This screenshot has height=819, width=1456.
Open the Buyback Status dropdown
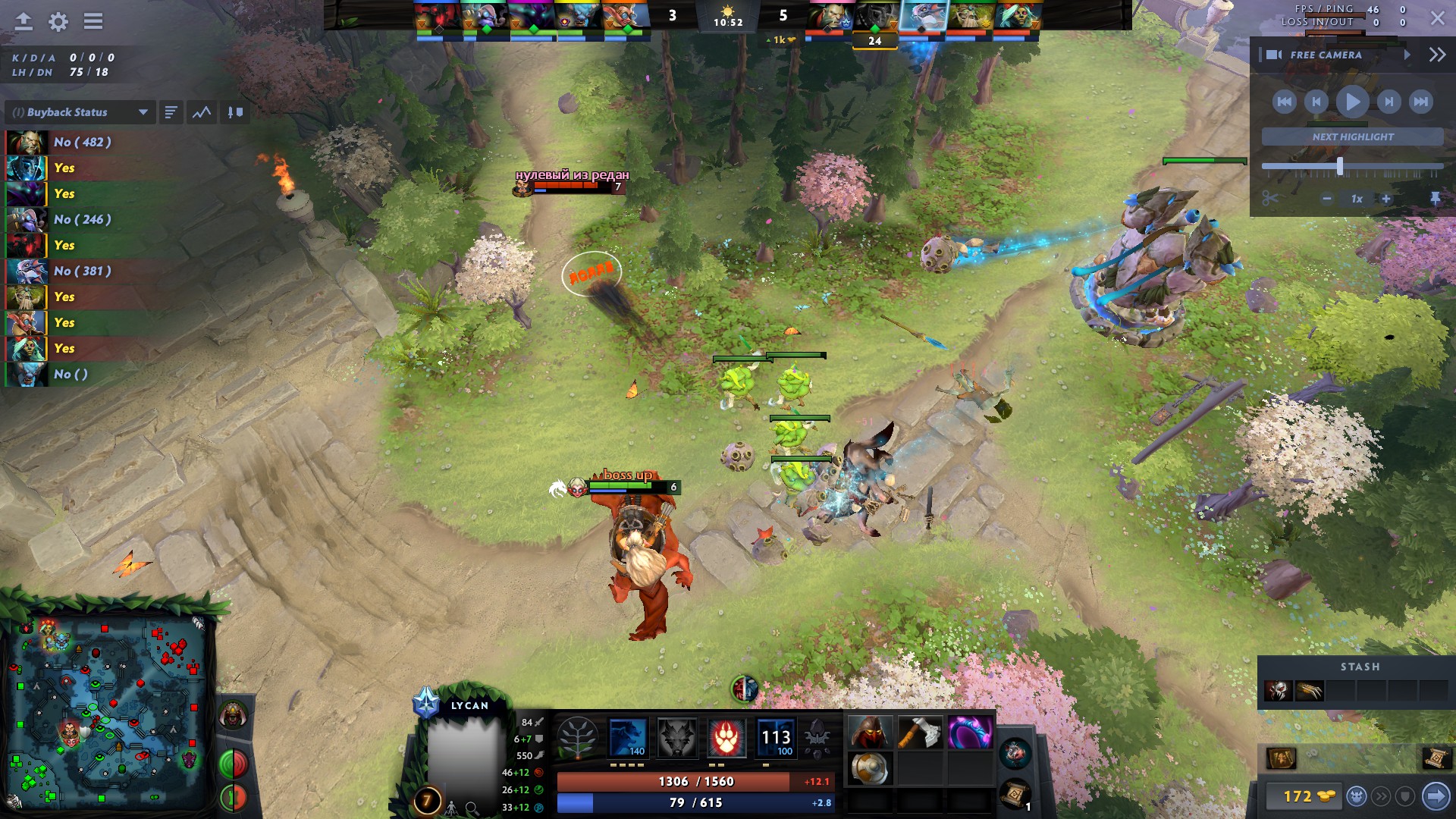pos(80,111)
